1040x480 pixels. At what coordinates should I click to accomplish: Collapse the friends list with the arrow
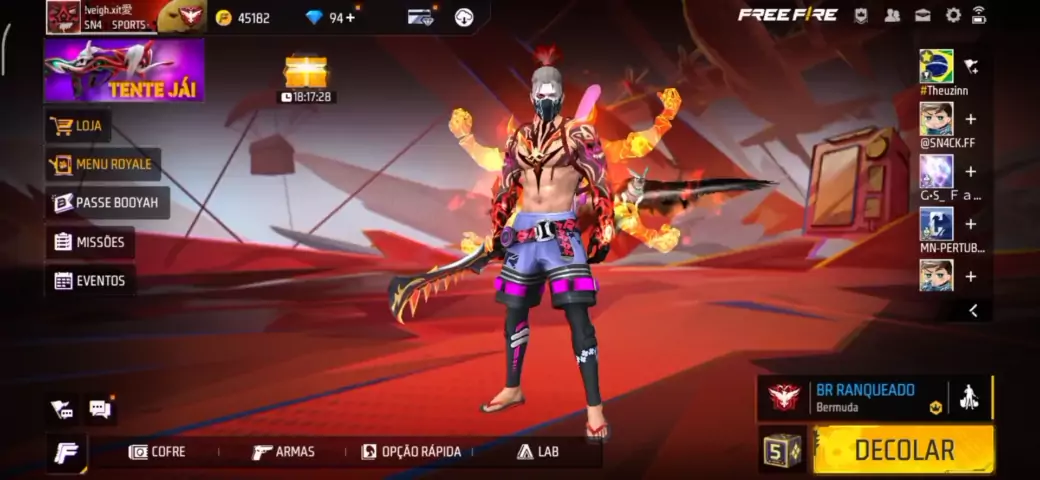coord(973,311)
